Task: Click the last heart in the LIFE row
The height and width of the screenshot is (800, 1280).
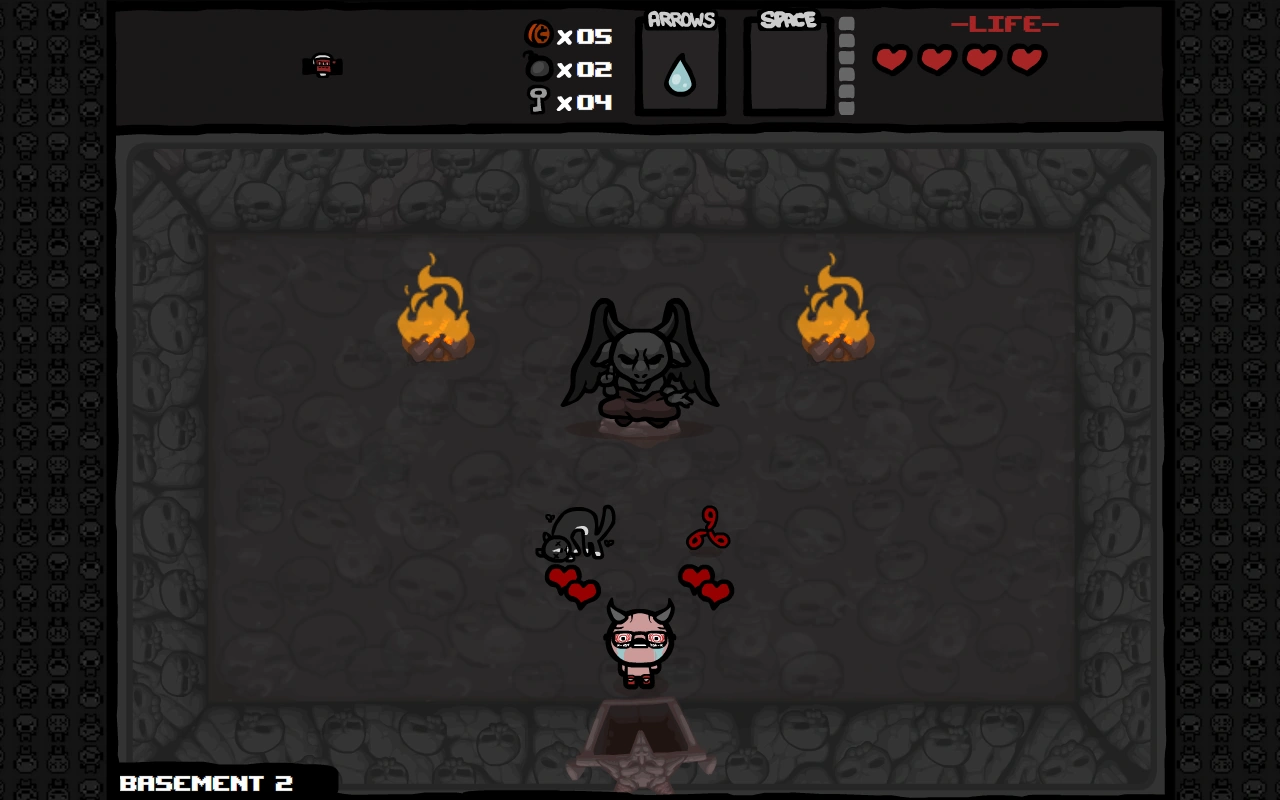Action: click(x=1025, y=59)
